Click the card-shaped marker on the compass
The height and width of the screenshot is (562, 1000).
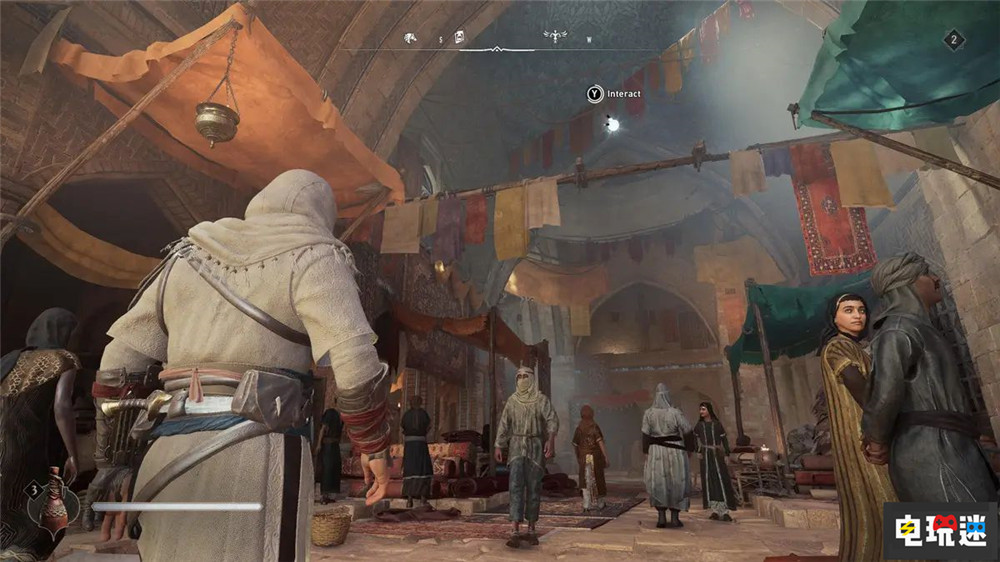coord(459,38)
